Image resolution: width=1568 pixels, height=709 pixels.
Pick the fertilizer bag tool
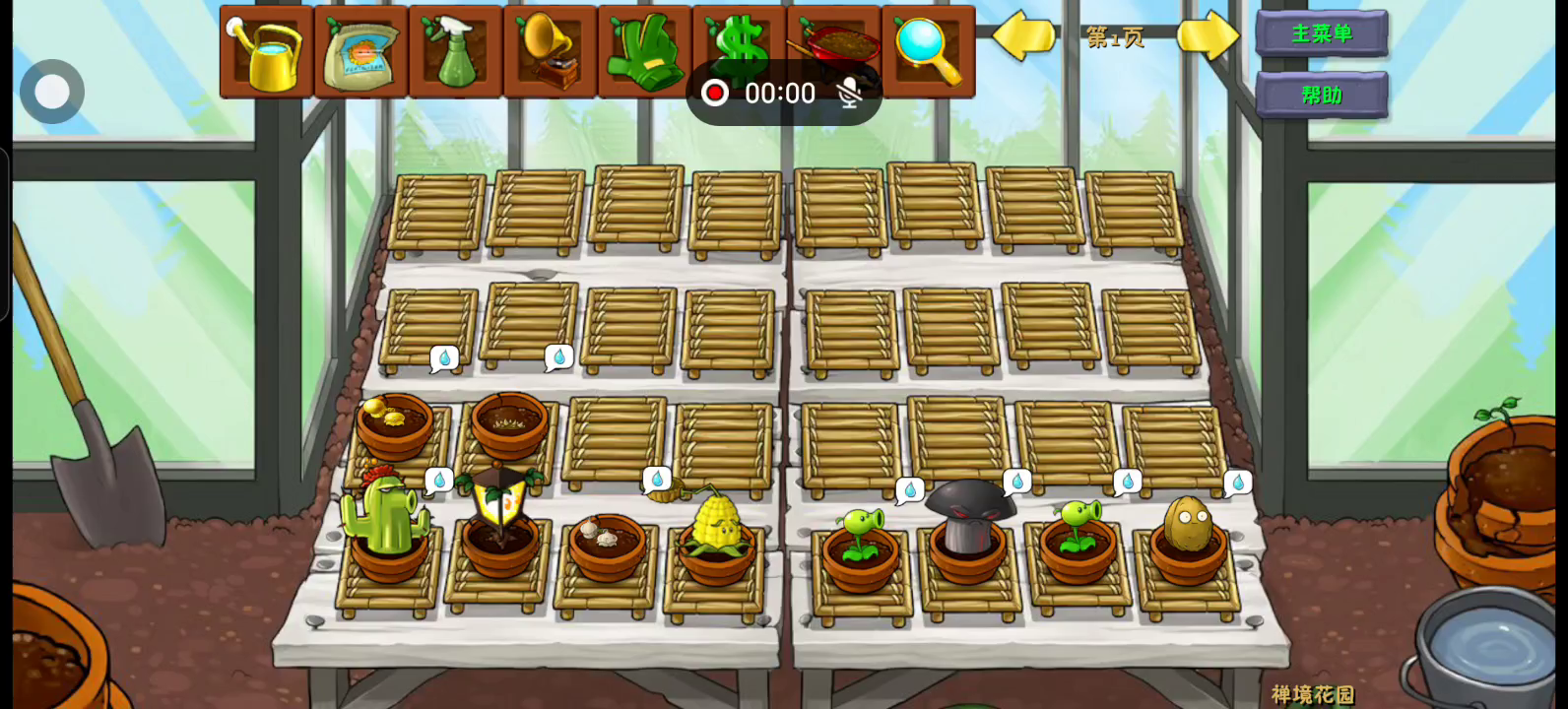point(361,51)
